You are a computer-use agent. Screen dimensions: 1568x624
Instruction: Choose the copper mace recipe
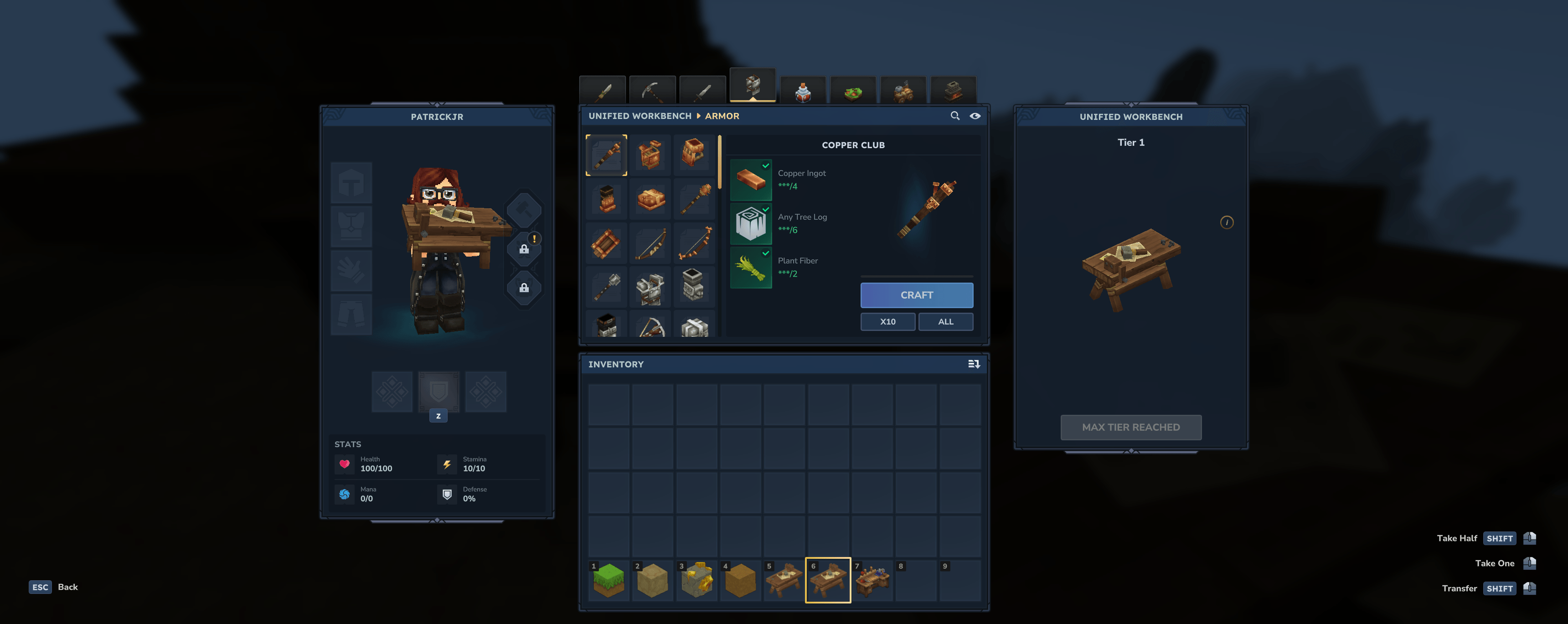695,199
